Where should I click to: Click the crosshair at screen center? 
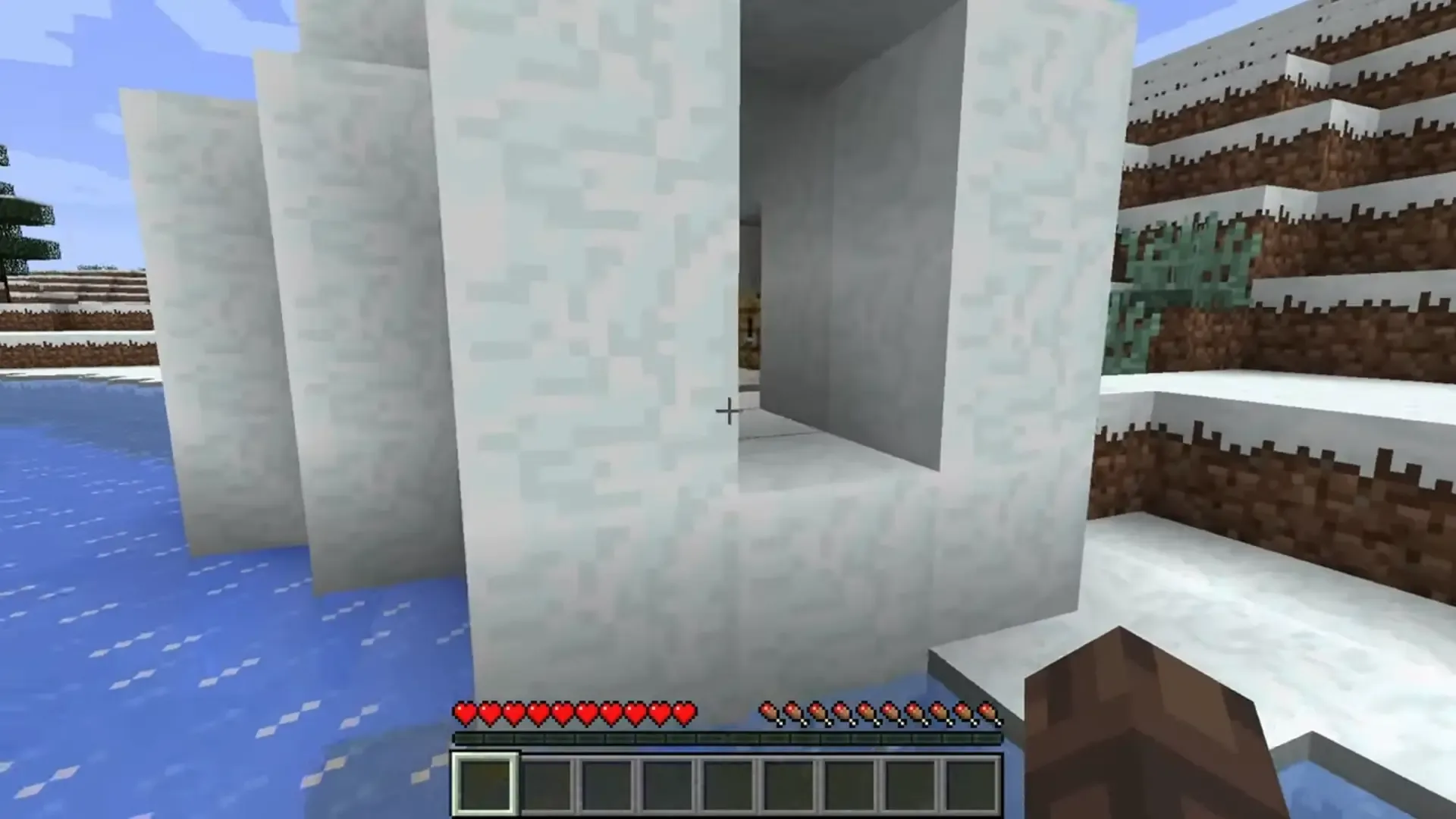pyautogui.click(x=728, y=409)
